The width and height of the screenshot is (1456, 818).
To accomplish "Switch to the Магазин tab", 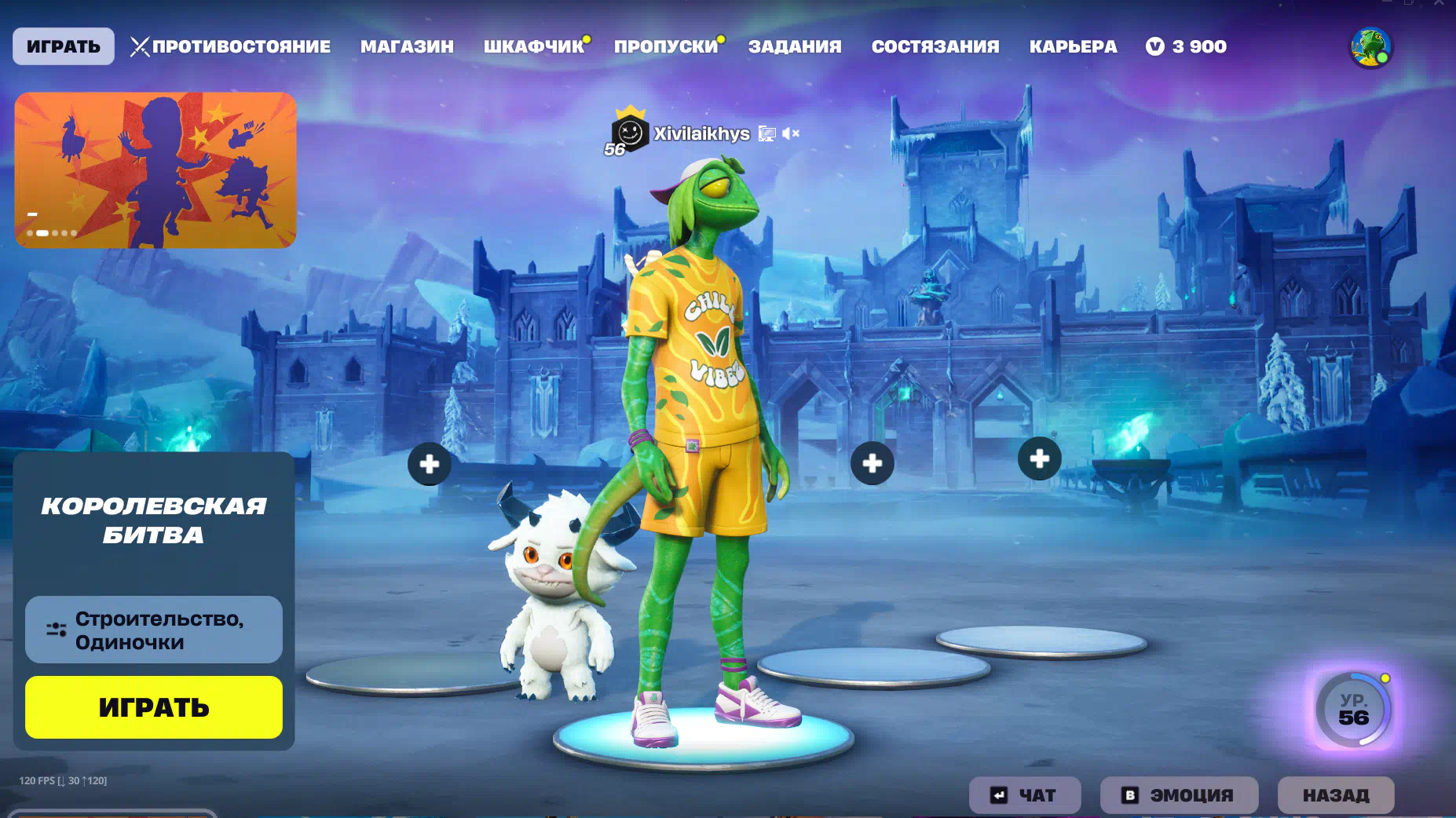I will [x=407, y=46].
